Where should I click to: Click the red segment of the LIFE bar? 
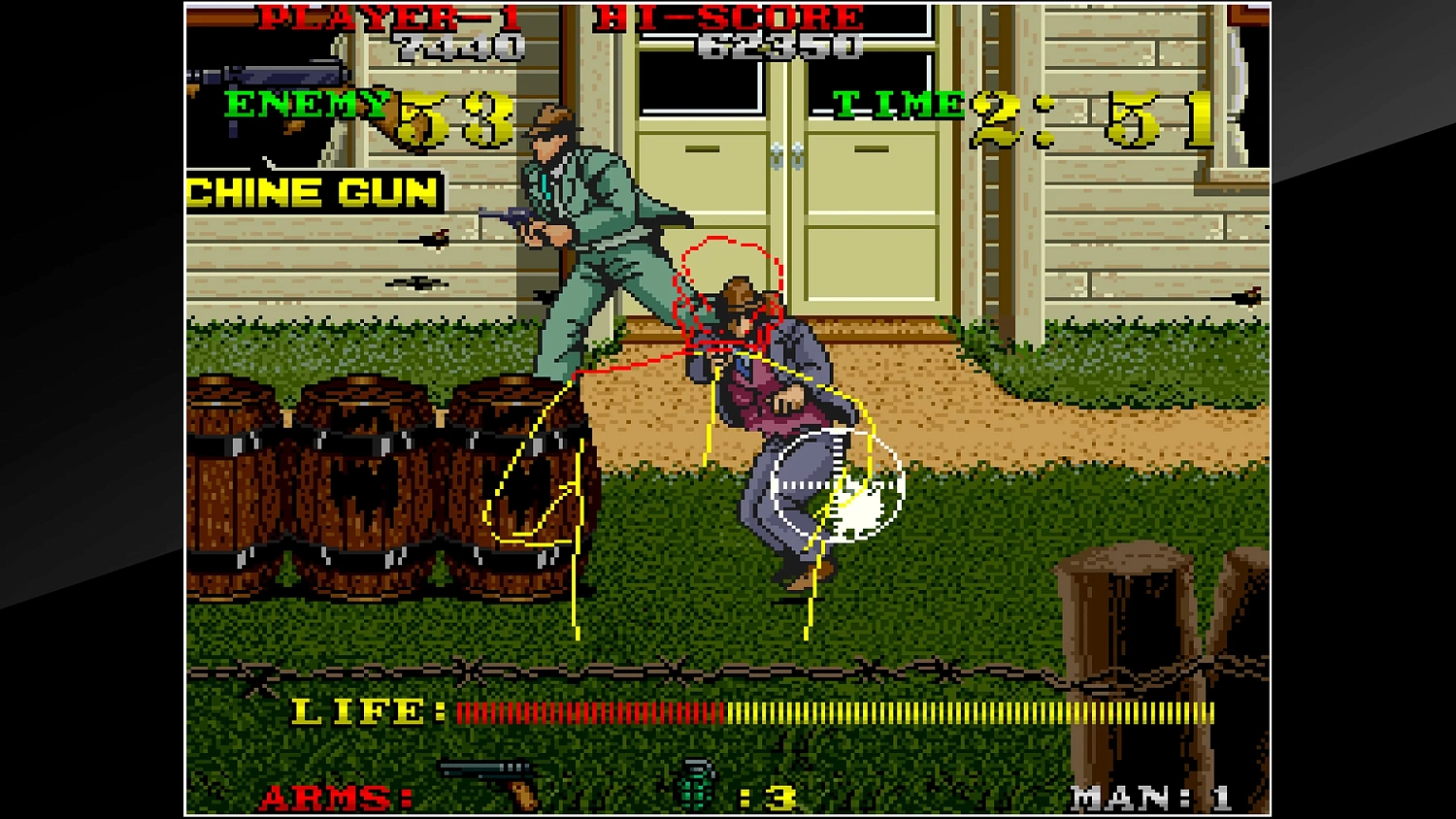pyautogui.click(x=582, y=713)
